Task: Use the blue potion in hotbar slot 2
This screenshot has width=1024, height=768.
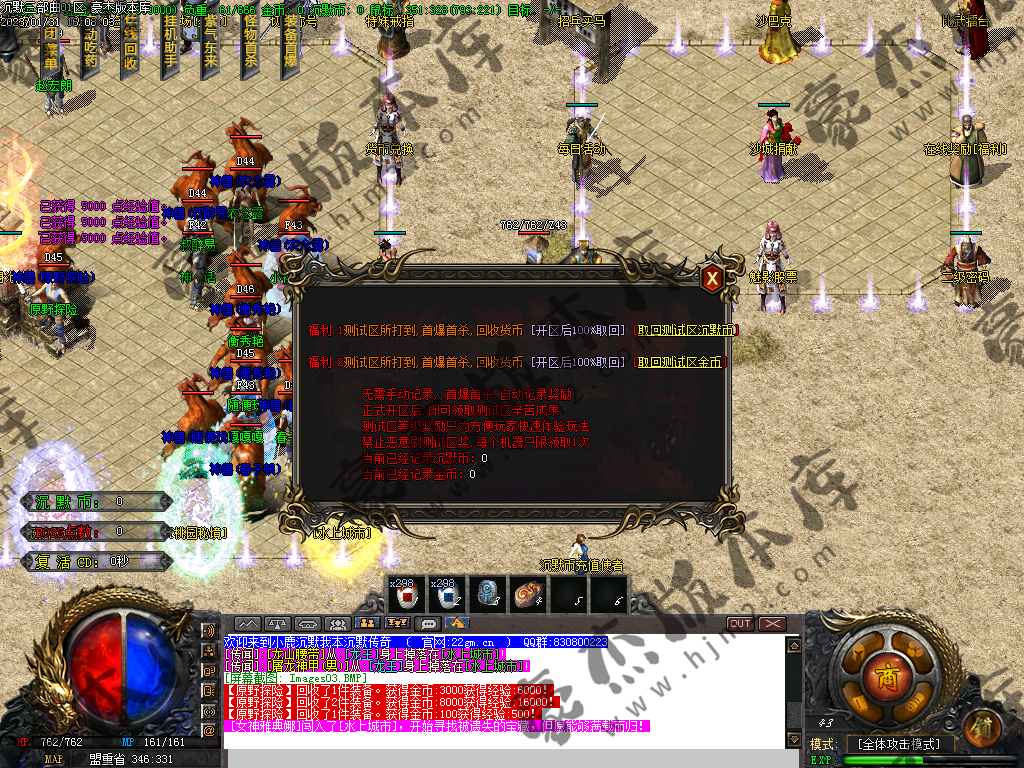Action: pyautogui.click(x=447, y=595)
